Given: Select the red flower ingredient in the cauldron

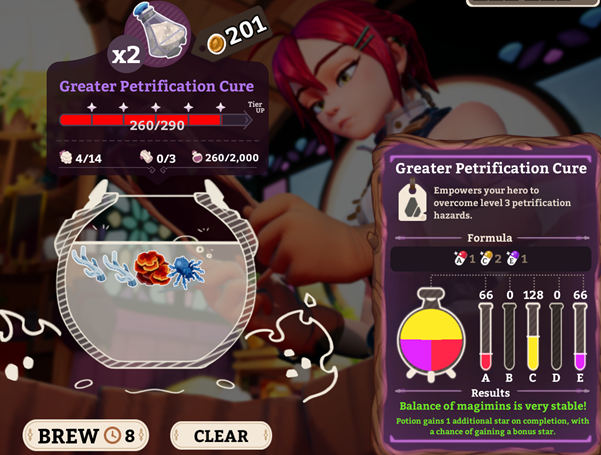Looking at the screenshot, I should 152,266.
